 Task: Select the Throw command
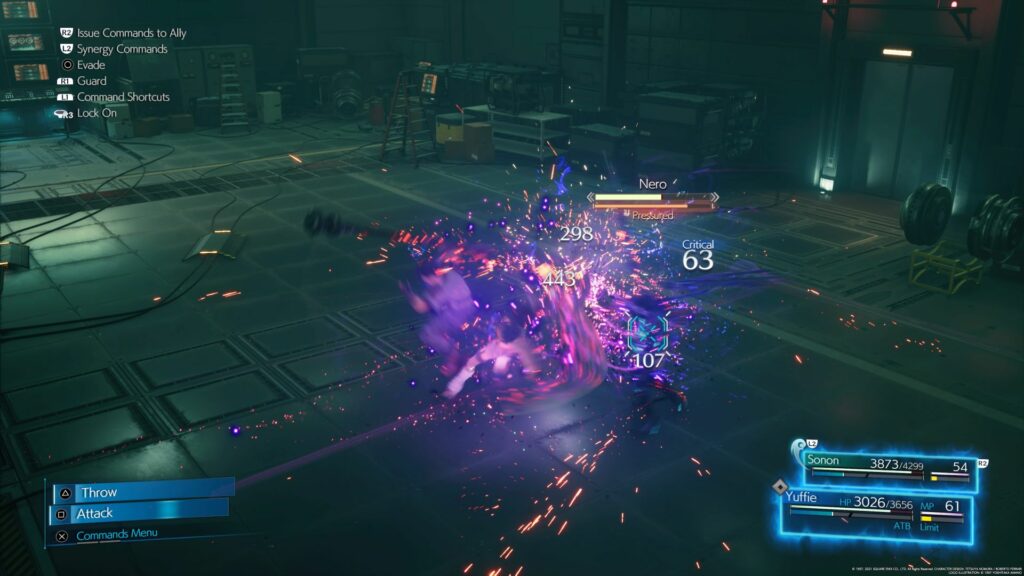[141, 491]
